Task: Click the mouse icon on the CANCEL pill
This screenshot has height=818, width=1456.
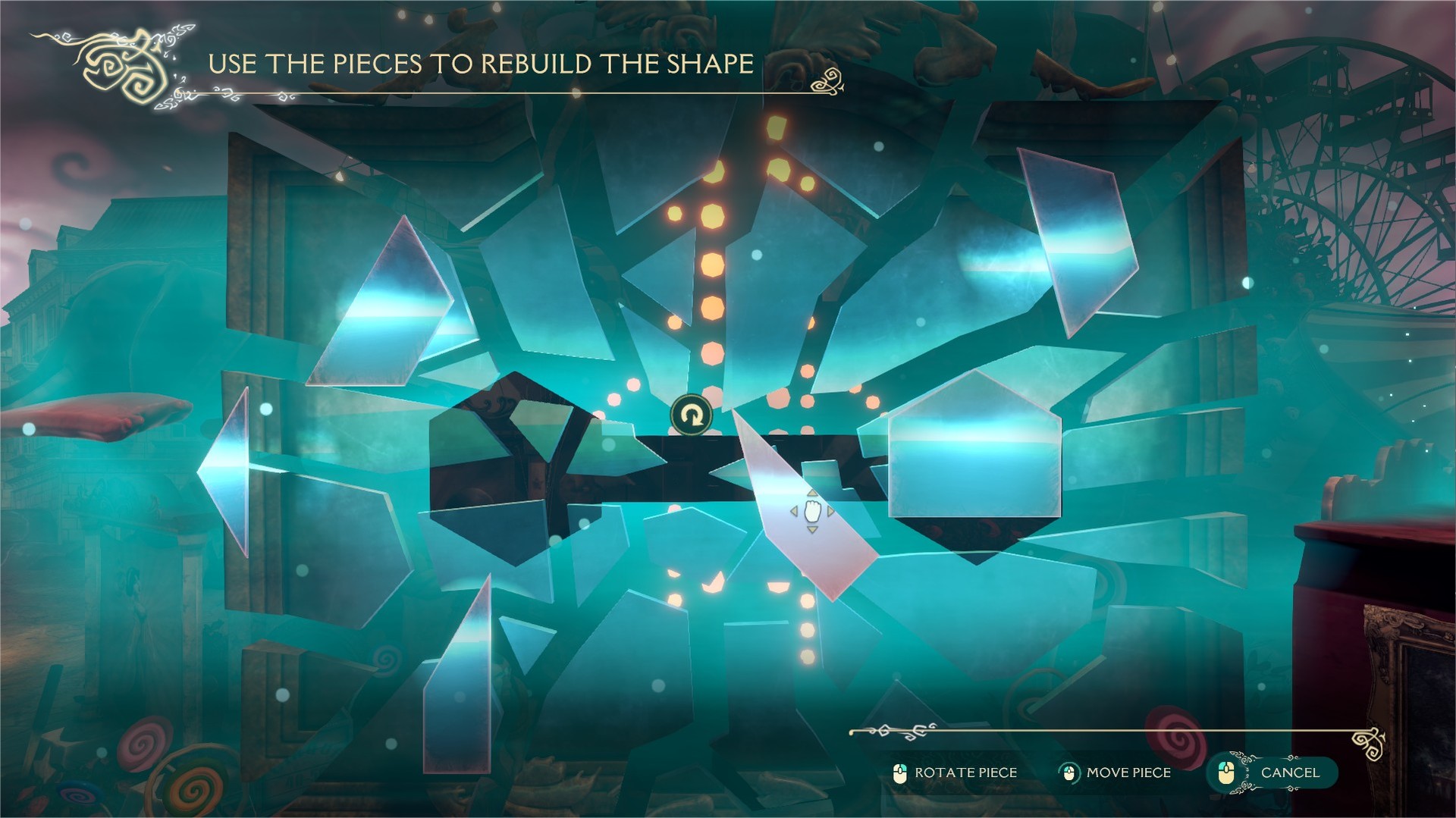Action: click(x=1228, y=774)
